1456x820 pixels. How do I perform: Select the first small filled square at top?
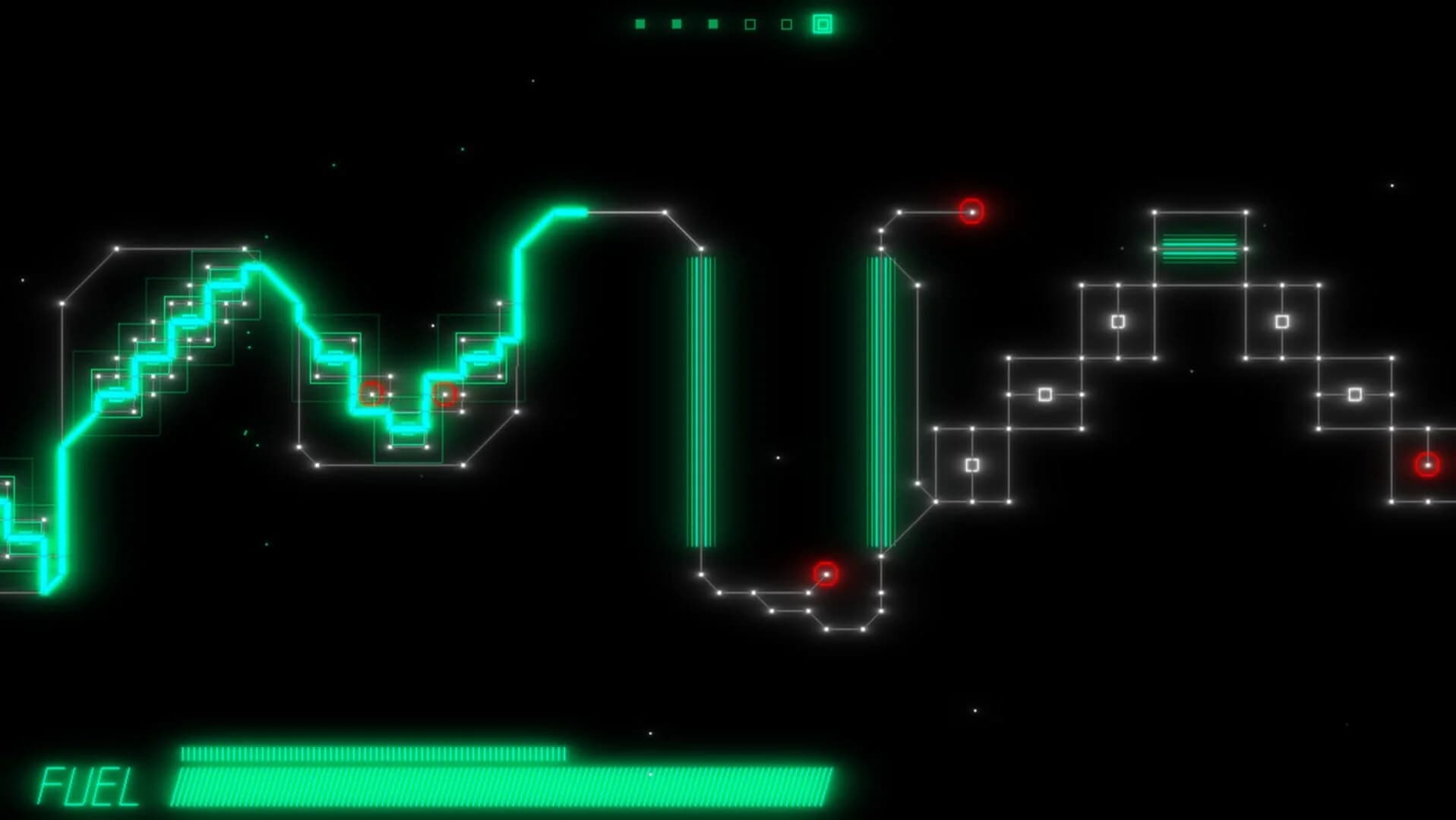[642, 24]
